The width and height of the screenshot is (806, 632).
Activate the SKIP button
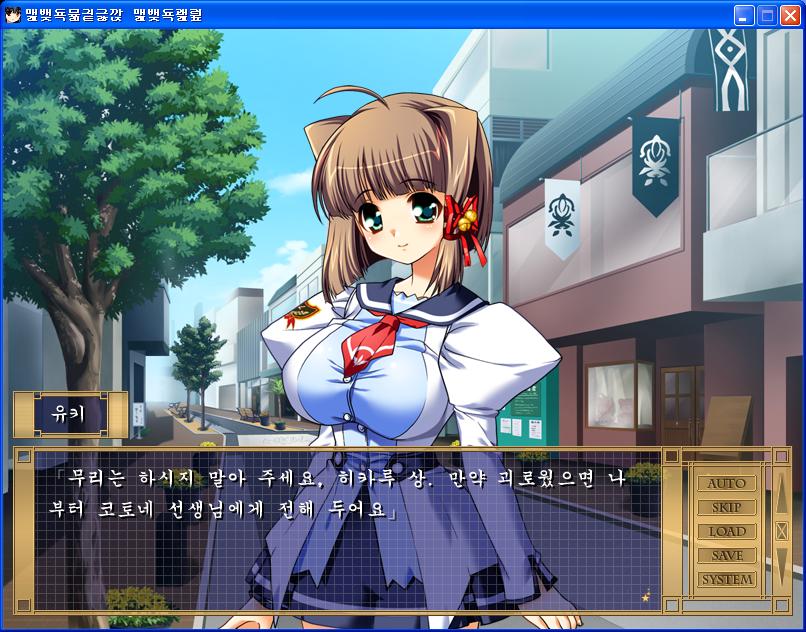click(727, 508)
